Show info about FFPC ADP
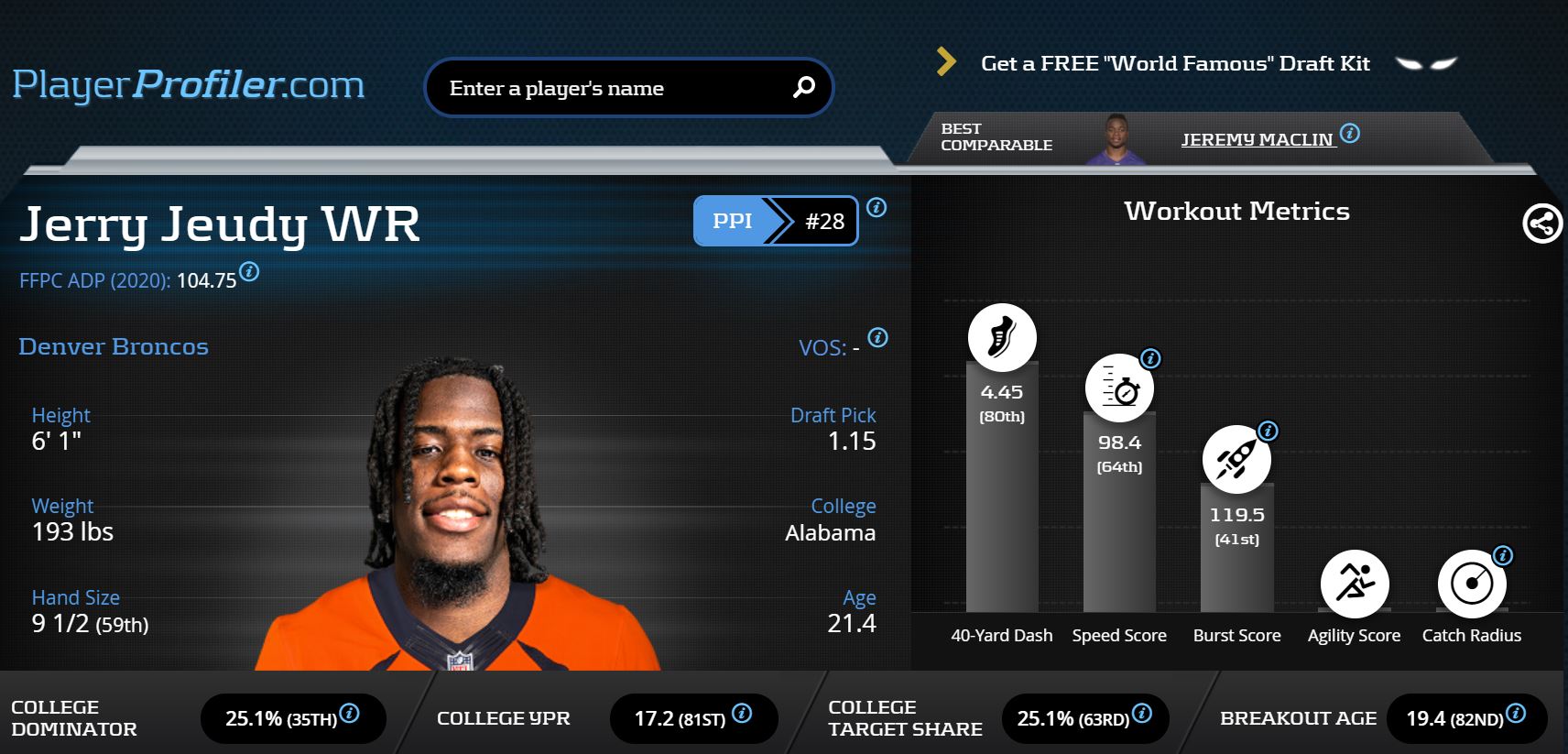 pyautogui.click(x=249, y=272)
